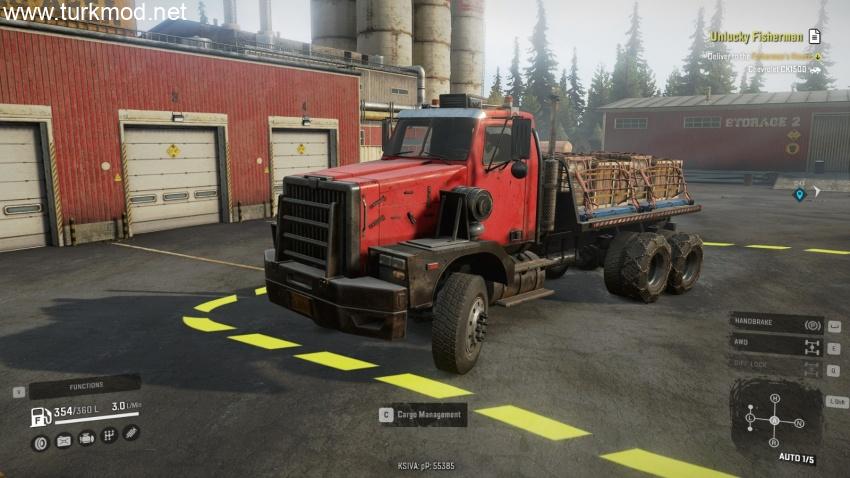Screen dimensions: 850x478
Task: Click the blue waypoint map marker
Action: [799, 194]
